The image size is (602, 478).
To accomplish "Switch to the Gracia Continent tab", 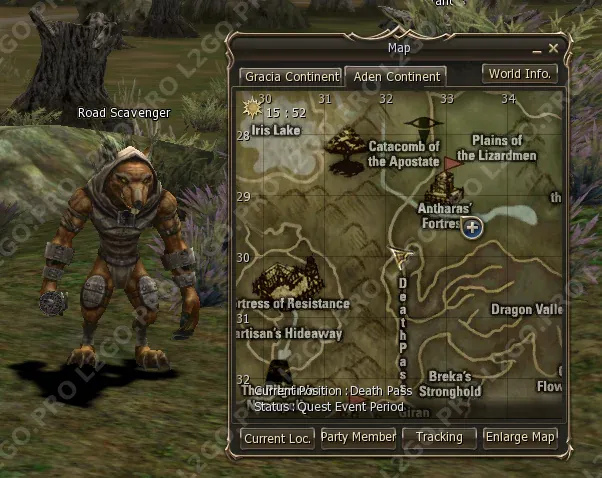I will pyautogui.click(x=288, y=77).
